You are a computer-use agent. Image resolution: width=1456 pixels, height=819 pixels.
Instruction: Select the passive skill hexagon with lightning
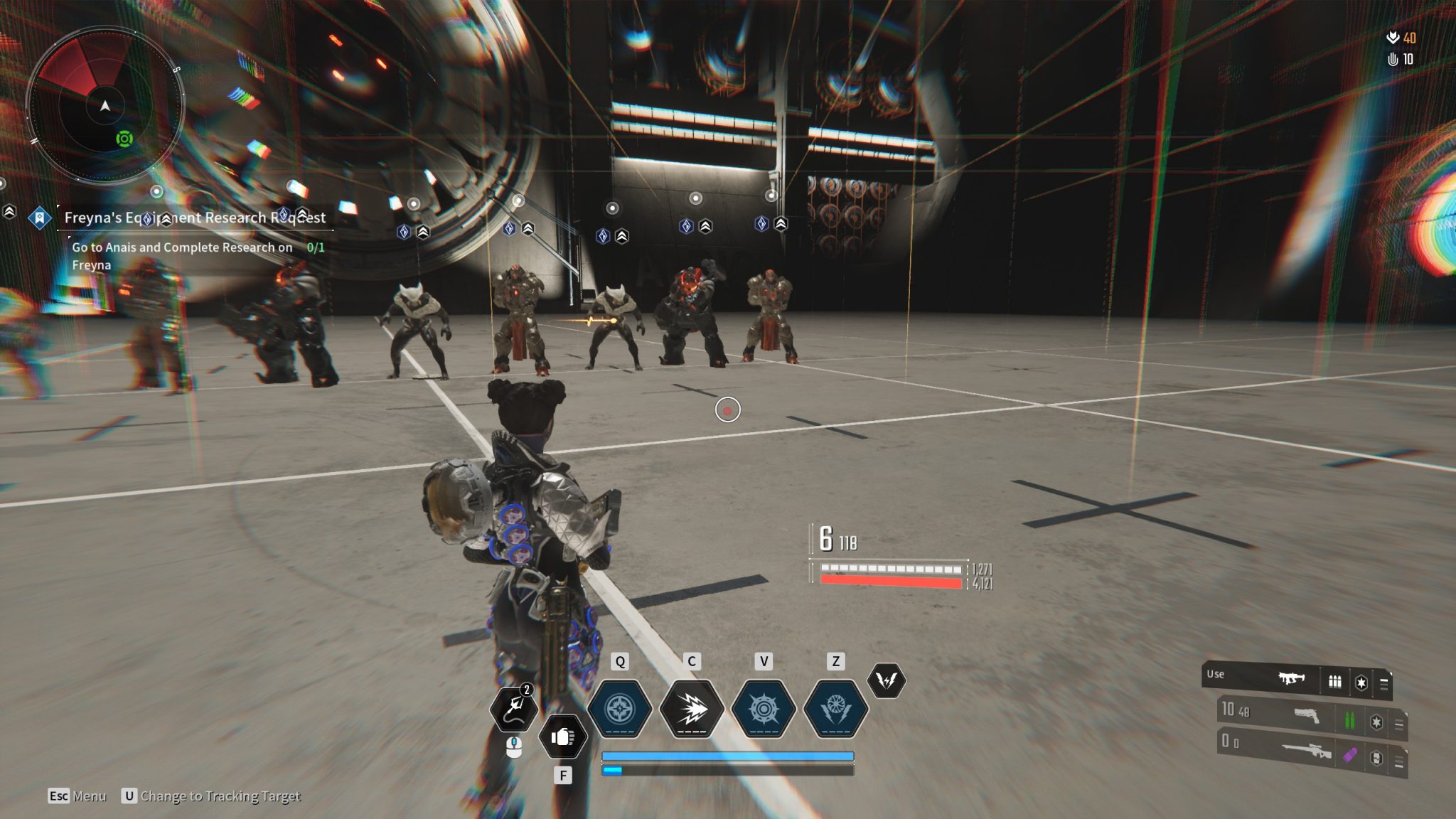click(x=886, y=680)
